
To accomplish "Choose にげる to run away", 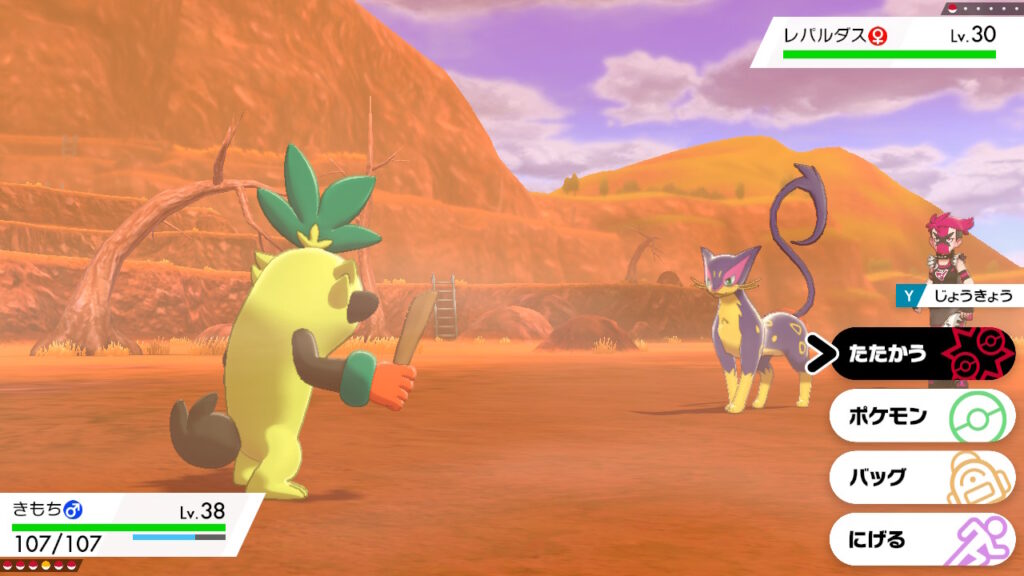I will 922,540.
